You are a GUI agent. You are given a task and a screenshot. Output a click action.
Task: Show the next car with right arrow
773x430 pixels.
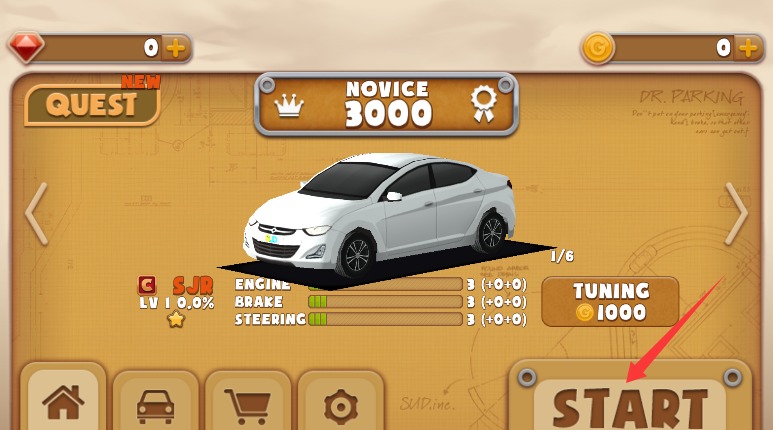[737, 213]
